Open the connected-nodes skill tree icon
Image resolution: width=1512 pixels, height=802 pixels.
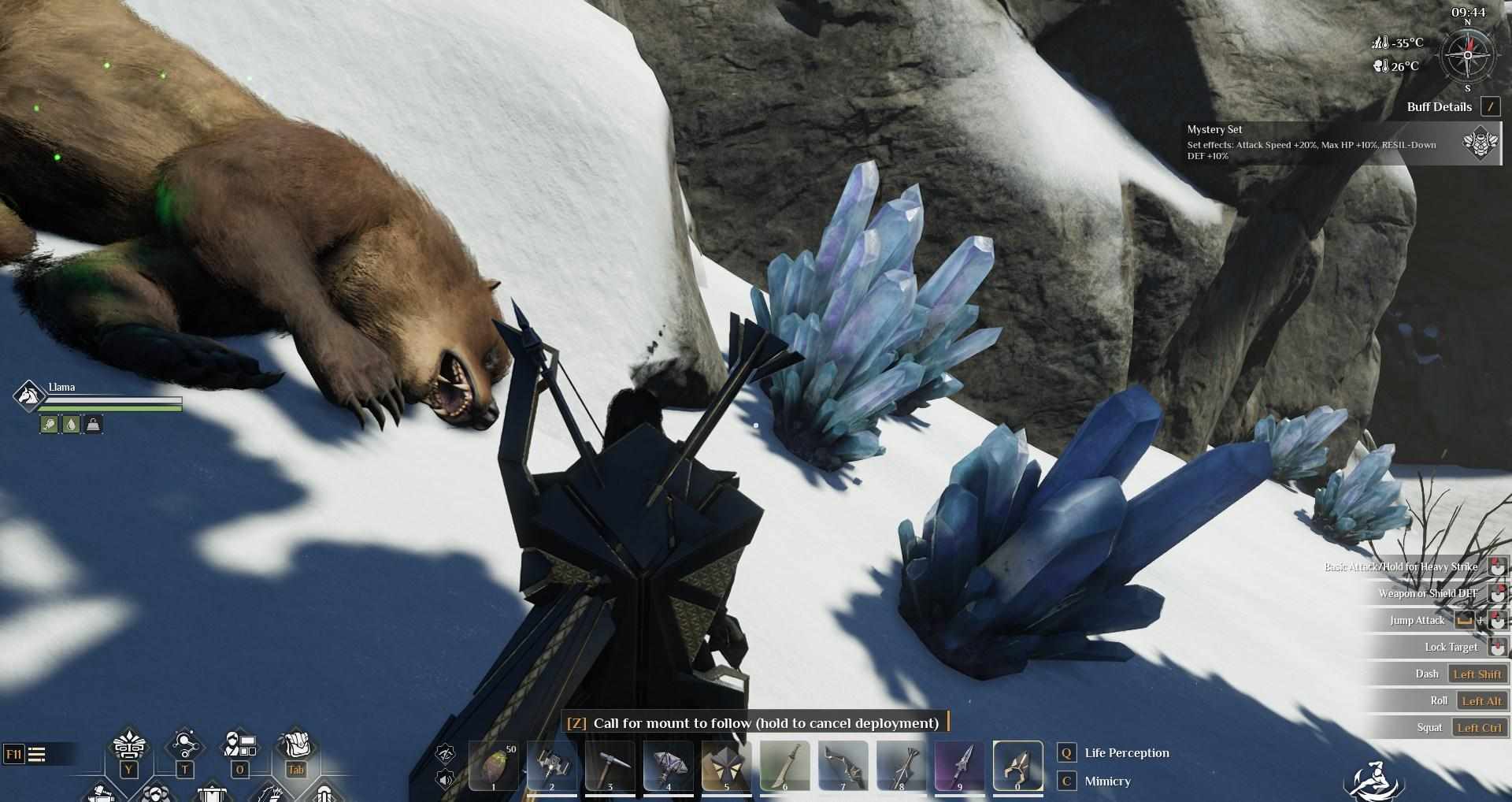(185, 744)
